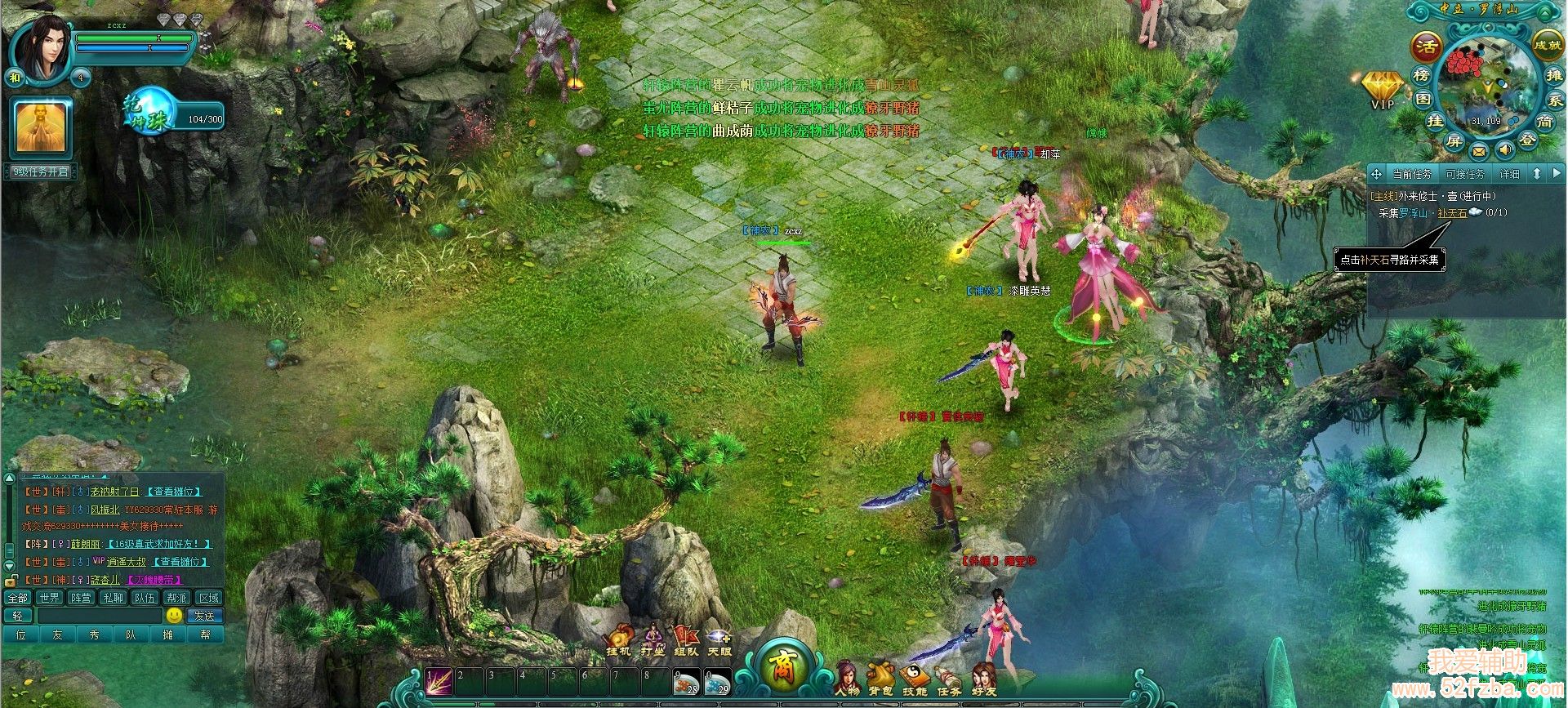This screenshot has width=1568, height=708.
Task: Switch to the 可接任务 available quests tab
Action: coord(1465,174)
